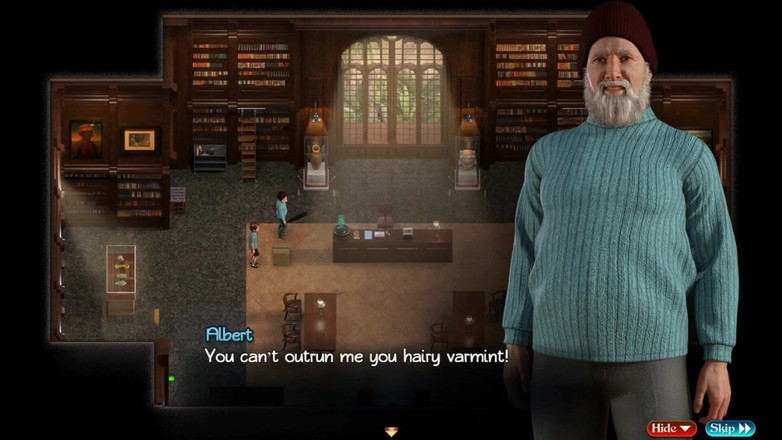The width and height of the screenshot is (782, 440).
Task: Skip the dialogue scene
Action: pyautogui.click(x=730, y=429)
